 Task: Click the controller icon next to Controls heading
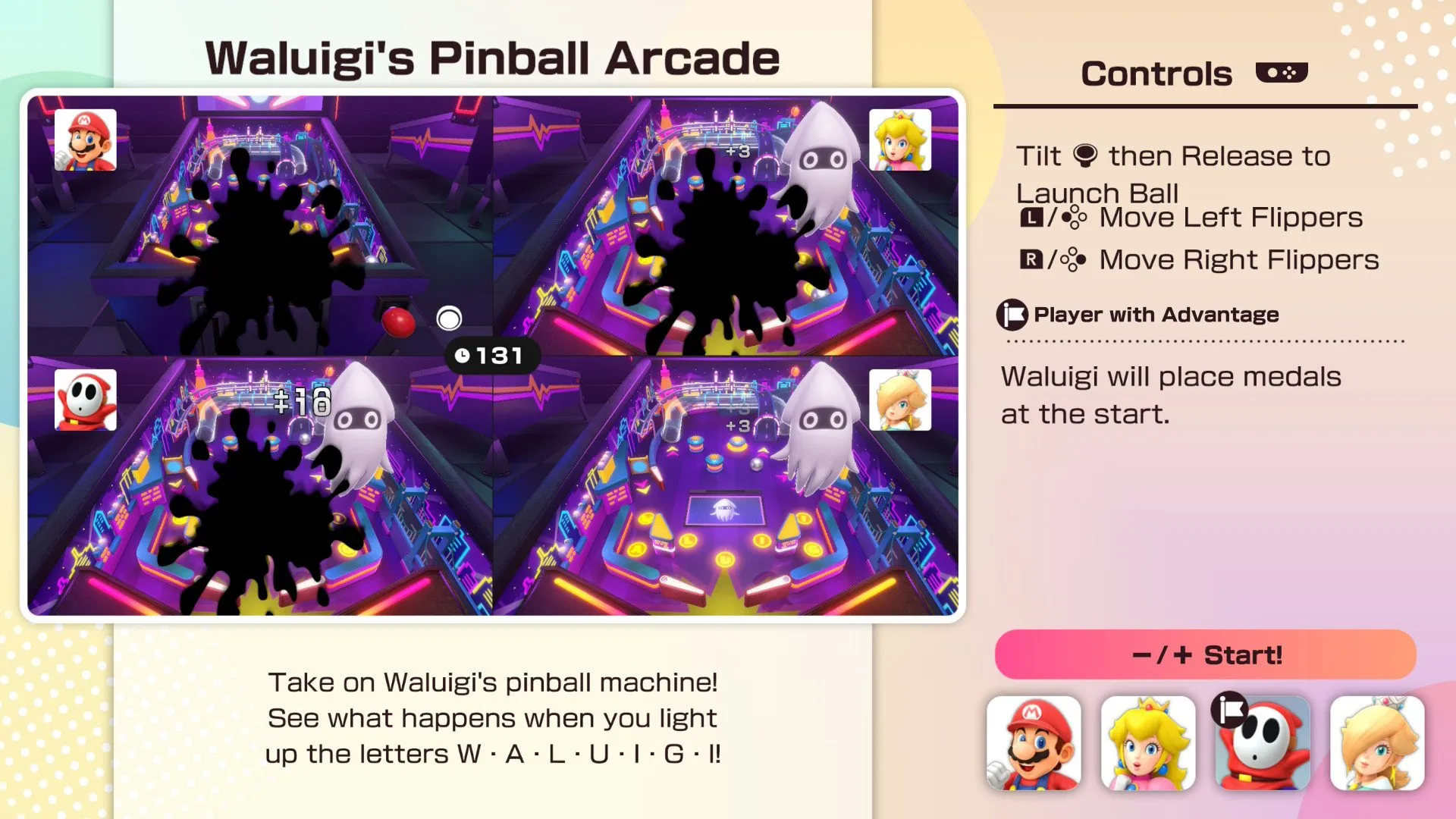click(x=1283, y=72)
